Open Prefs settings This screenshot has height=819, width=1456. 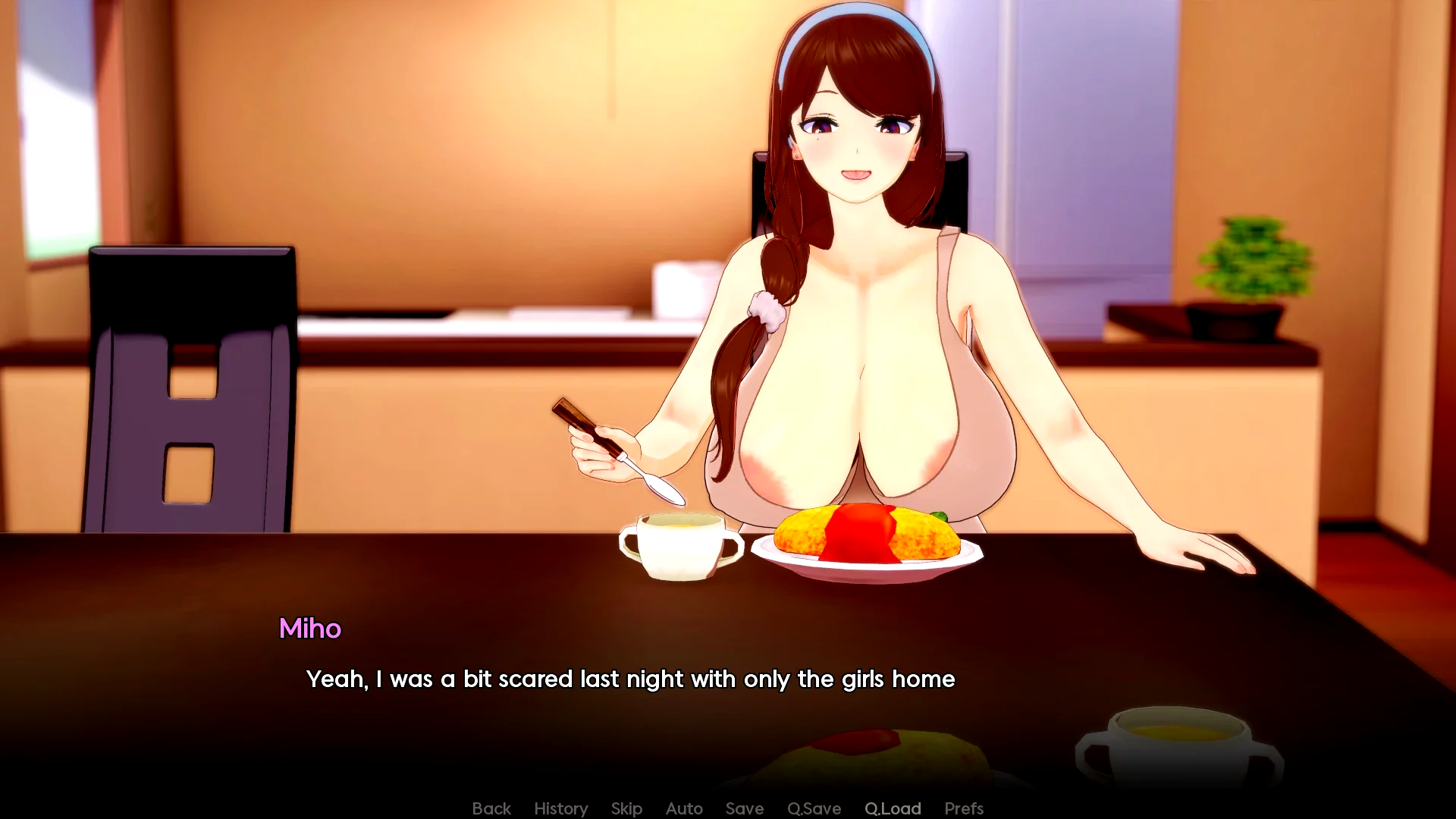pos(964,808)
